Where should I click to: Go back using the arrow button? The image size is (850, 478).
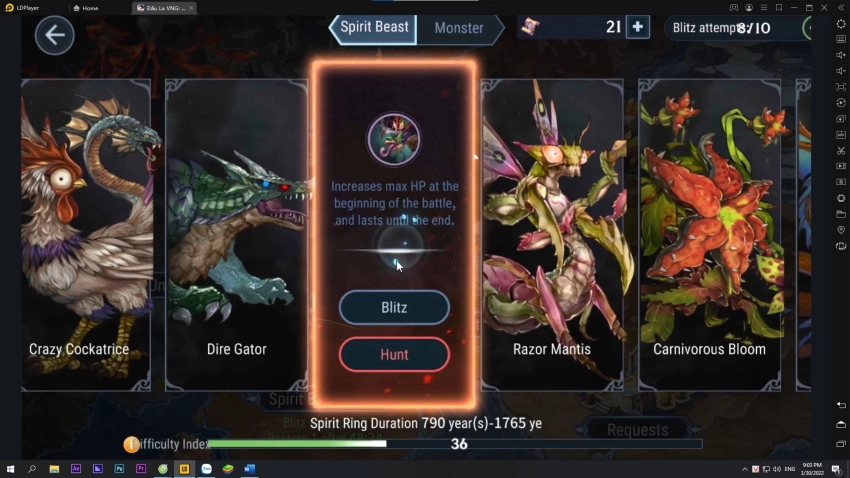54,35
